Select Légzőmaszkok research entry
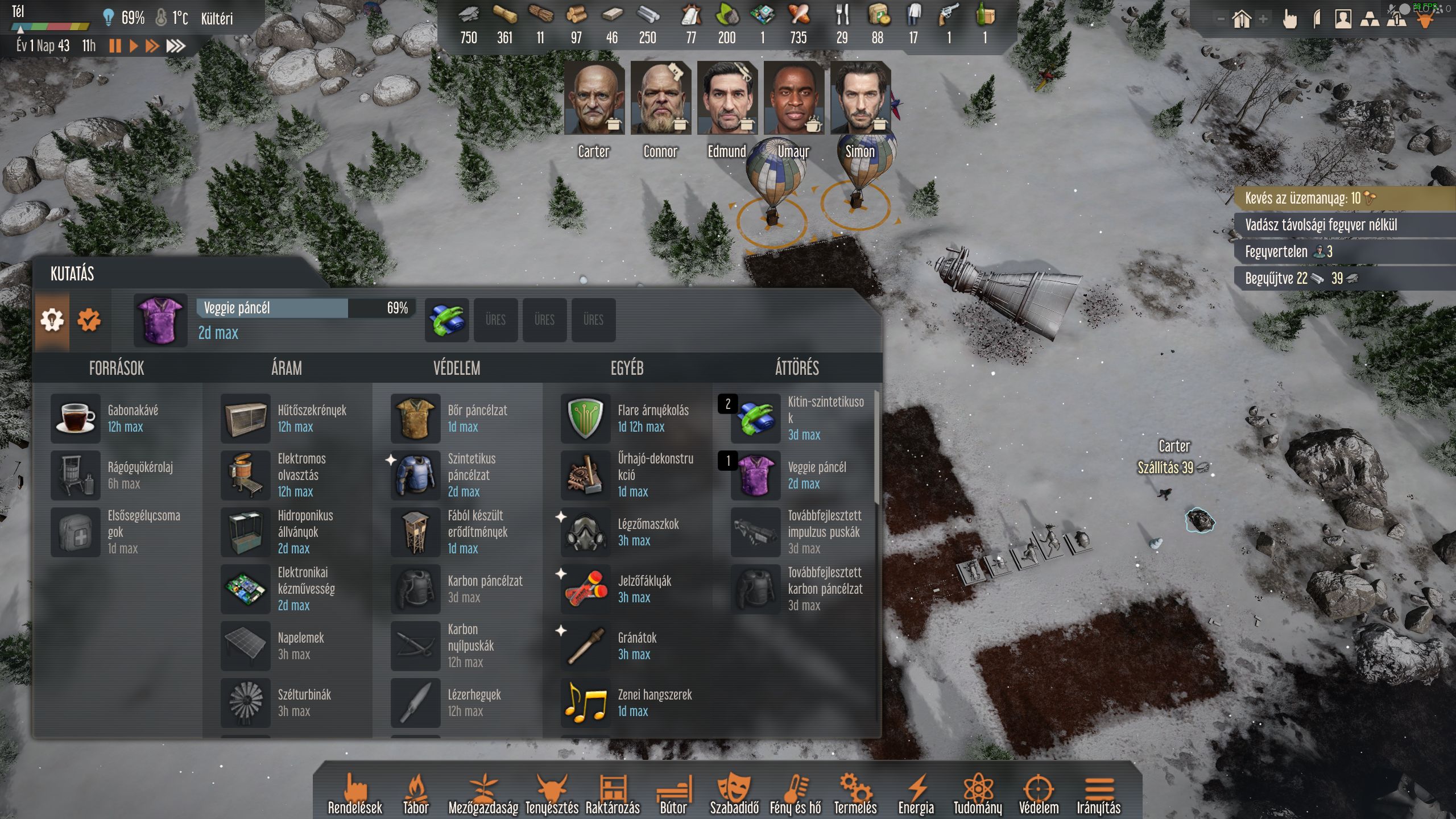Image resolution: width=1456 pixels, height=819 pixels. point(586,532)
